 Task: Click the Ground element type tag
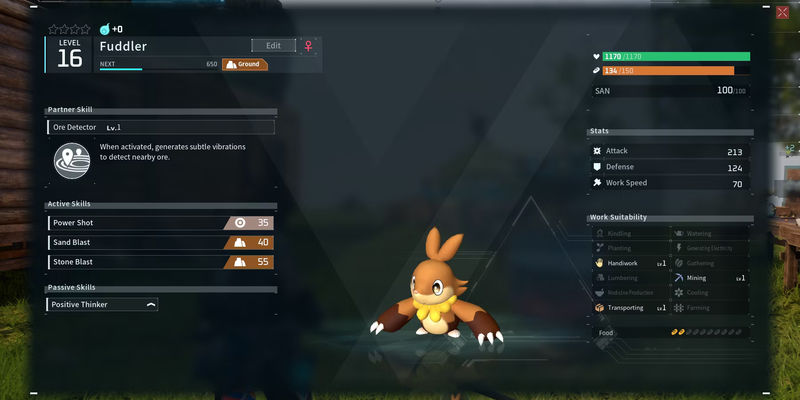click(x=244, y=64)
